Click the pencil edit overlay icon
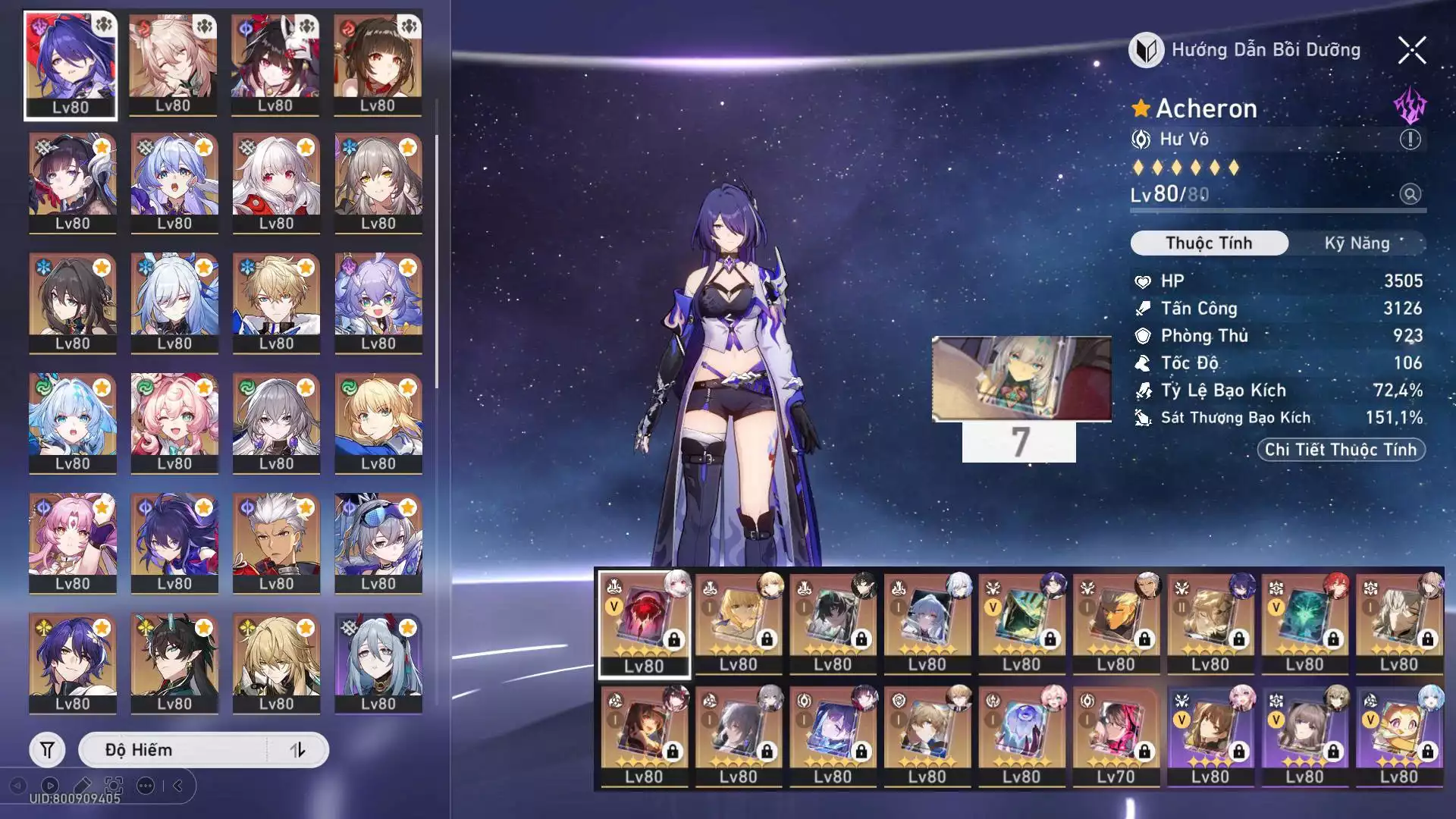Screen dimensions: 1456x819 pyautogui.click(x=83, y=786)
